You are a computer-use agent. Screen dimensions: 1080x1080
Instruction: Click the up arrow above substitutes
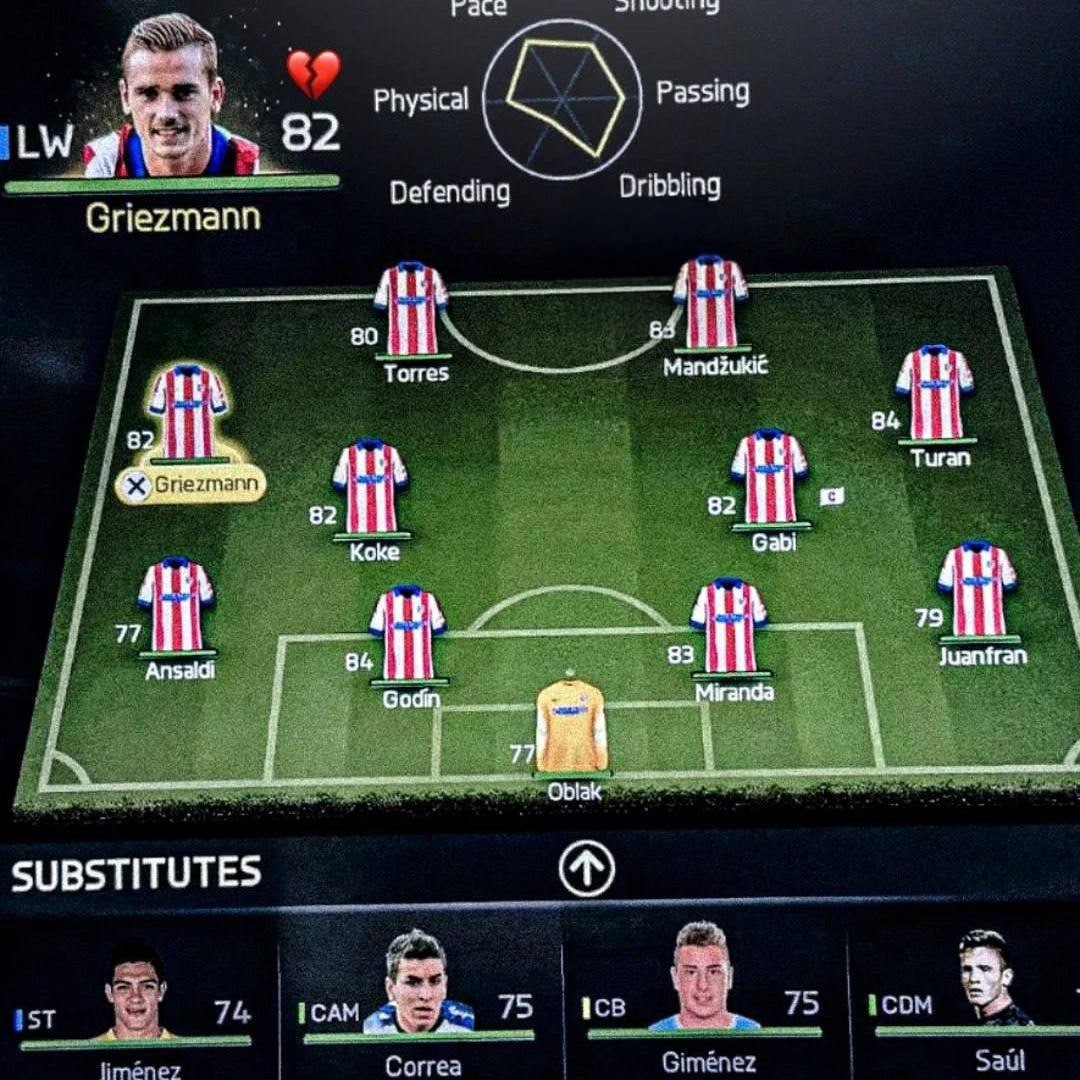(x=586, y=870)
